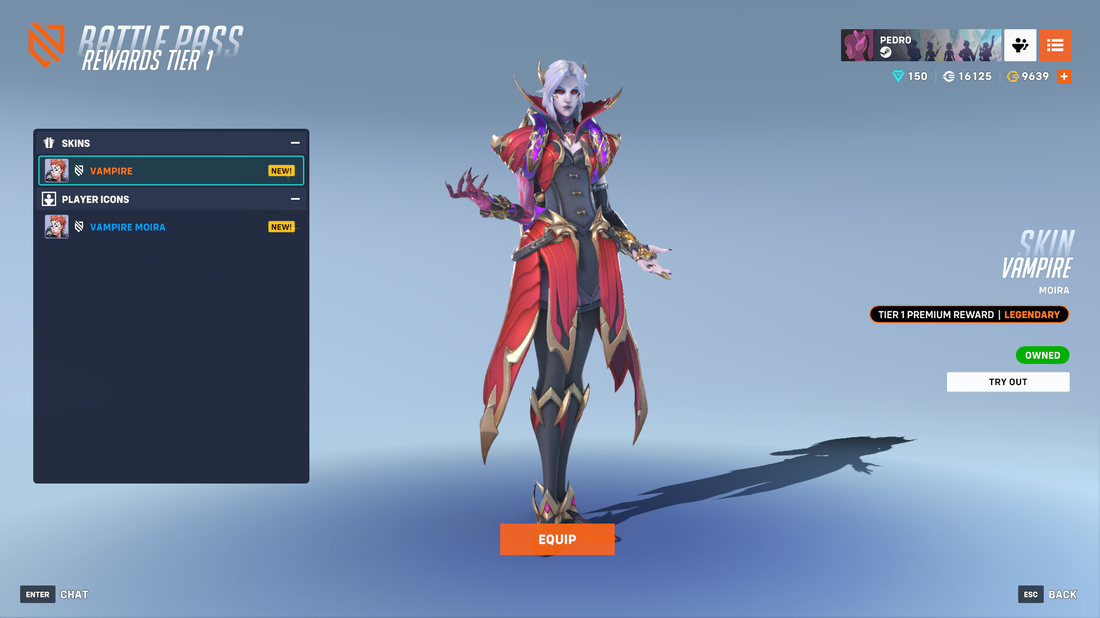Go back with the Back button

pyautogui.click(x=1048, y=594)
